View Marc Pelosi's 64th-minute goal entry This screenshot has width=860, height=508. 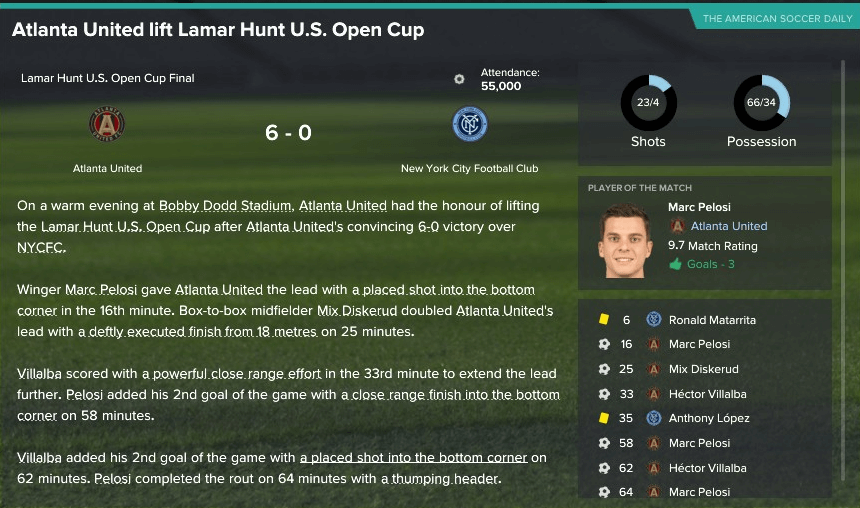pos(699,491)
